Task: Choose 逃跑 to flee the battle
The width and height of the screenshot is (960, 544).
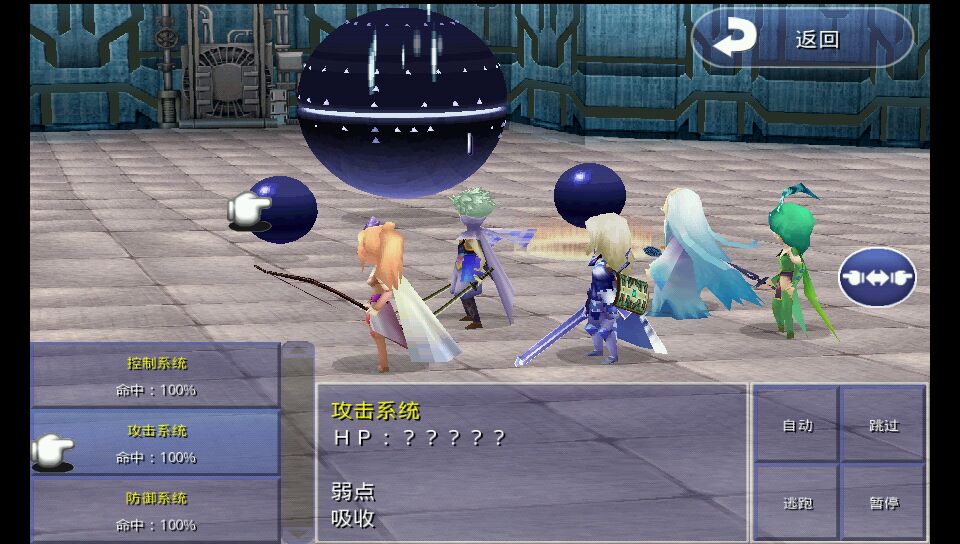Action: [x=796, y=502]
